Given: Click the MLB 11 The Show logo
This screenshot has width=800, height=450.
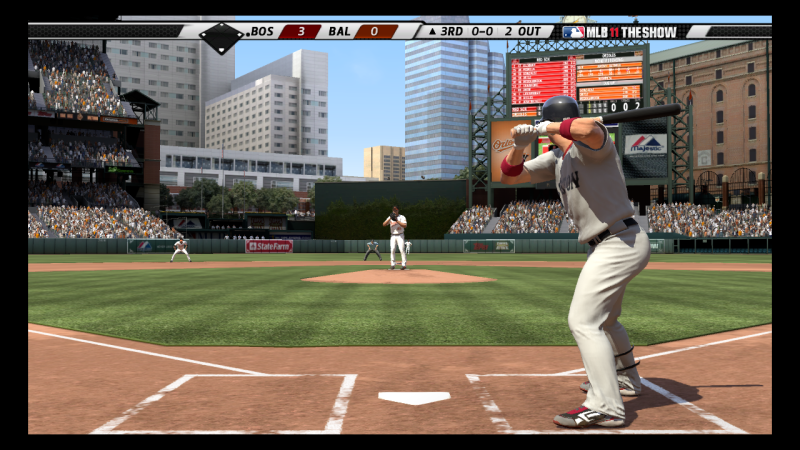Looking at the screenshot, I should (x=619, y=32).
